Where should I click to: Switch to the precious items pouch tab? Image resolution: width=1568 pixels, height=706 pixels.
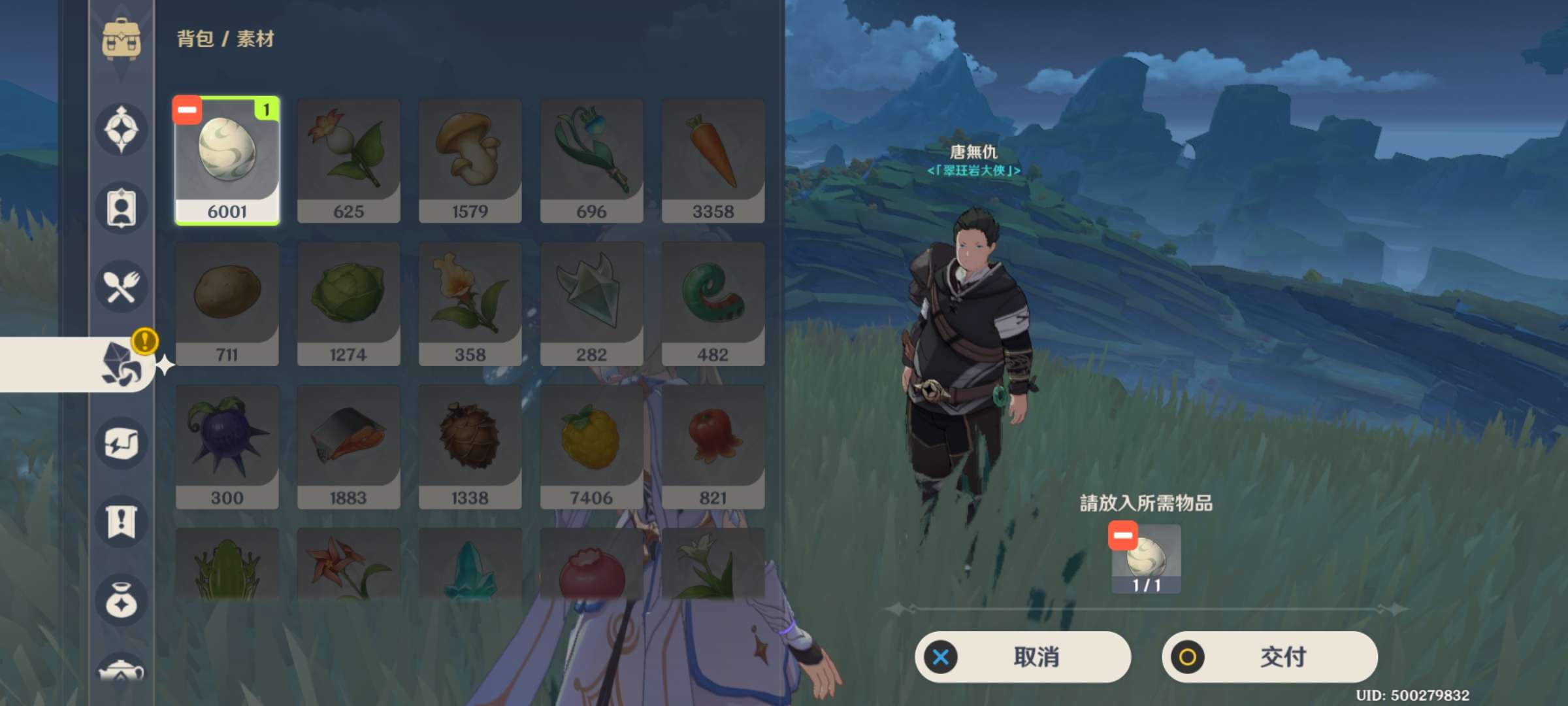pos(122,600)
